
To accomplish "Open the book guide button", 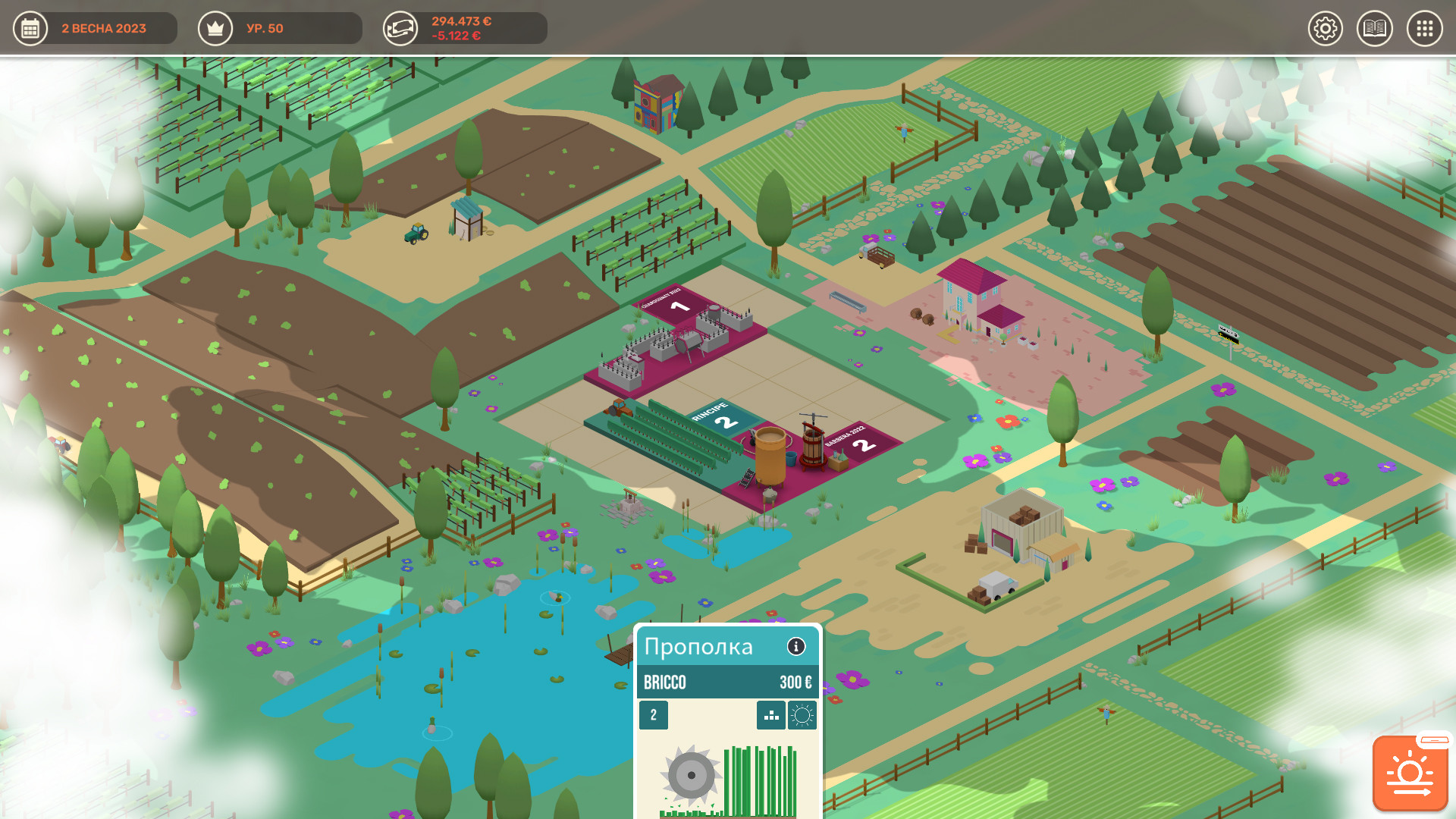I will (x=1374, y=29).
